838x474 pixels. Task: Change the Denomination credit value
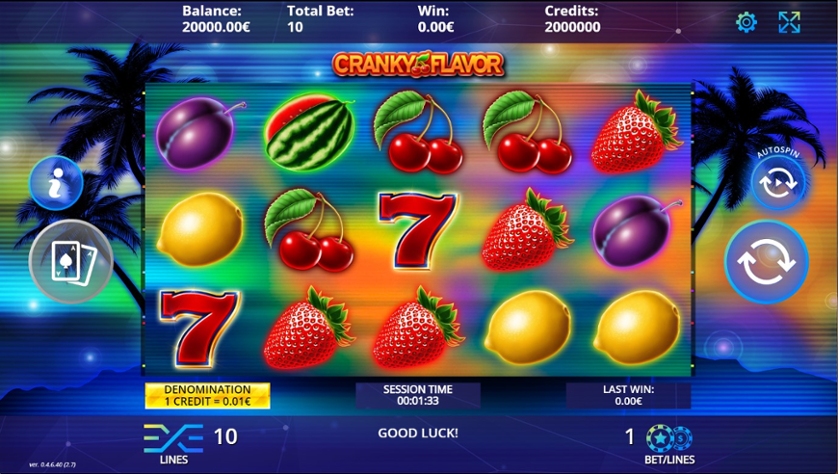207,395
